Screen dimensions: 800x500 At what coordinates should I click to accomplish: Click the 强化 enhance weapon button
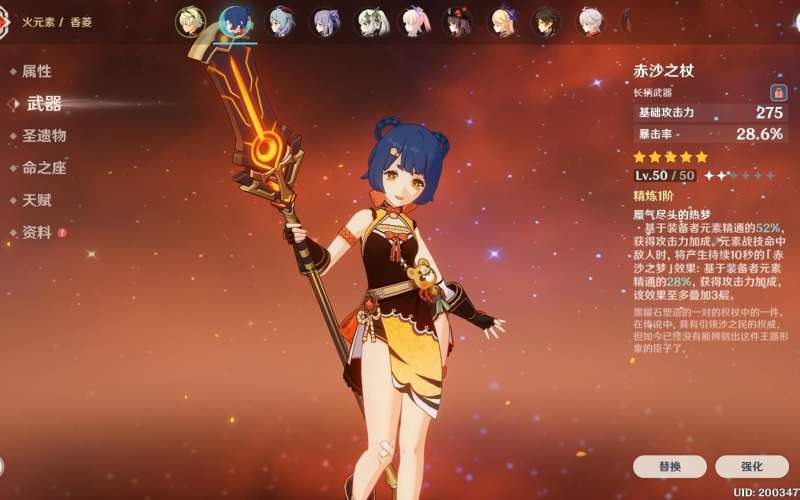point(751,466)
